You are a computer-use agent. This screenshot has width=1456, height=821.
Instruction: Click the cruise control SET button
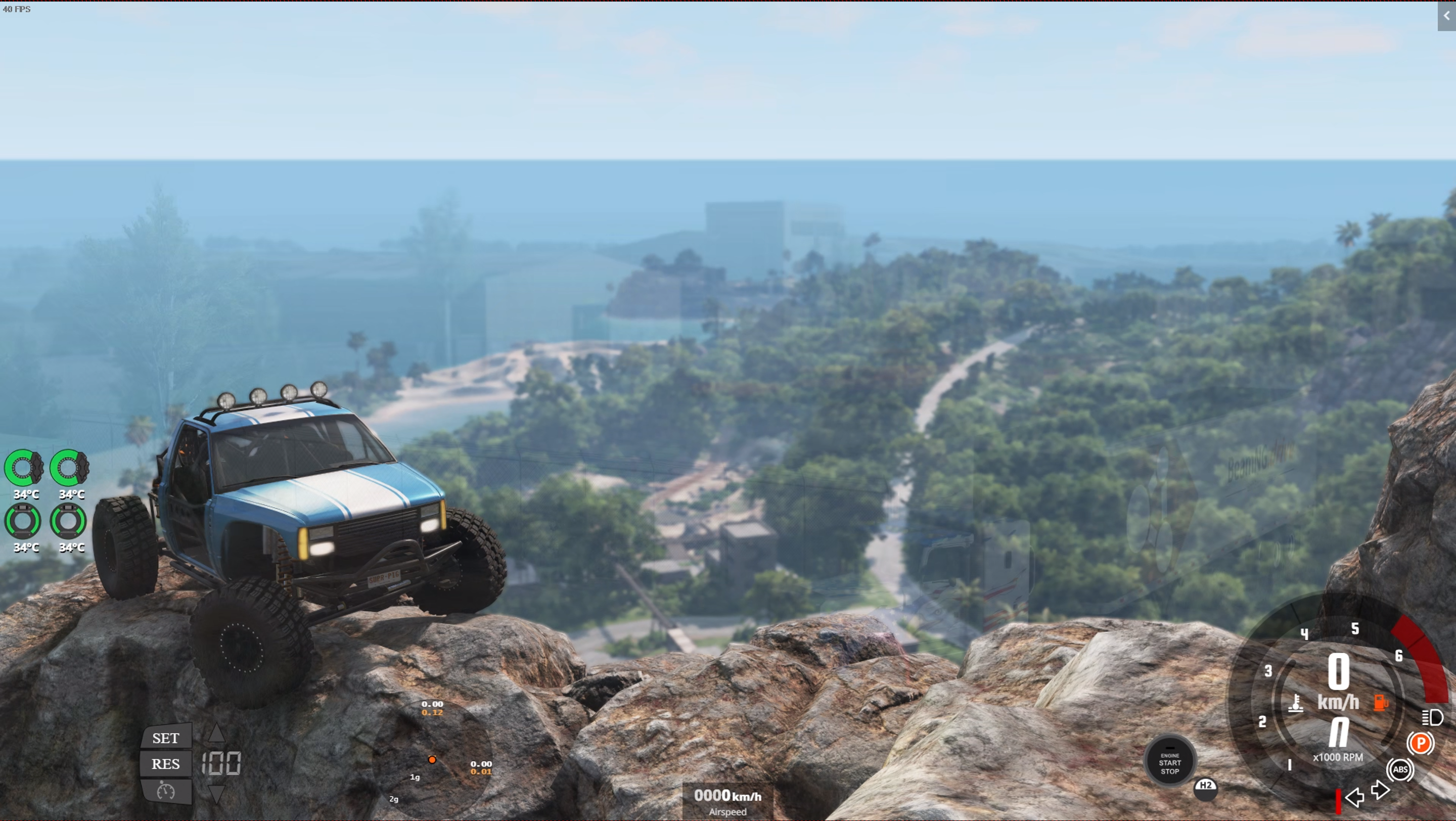click(x=166, y=738)
